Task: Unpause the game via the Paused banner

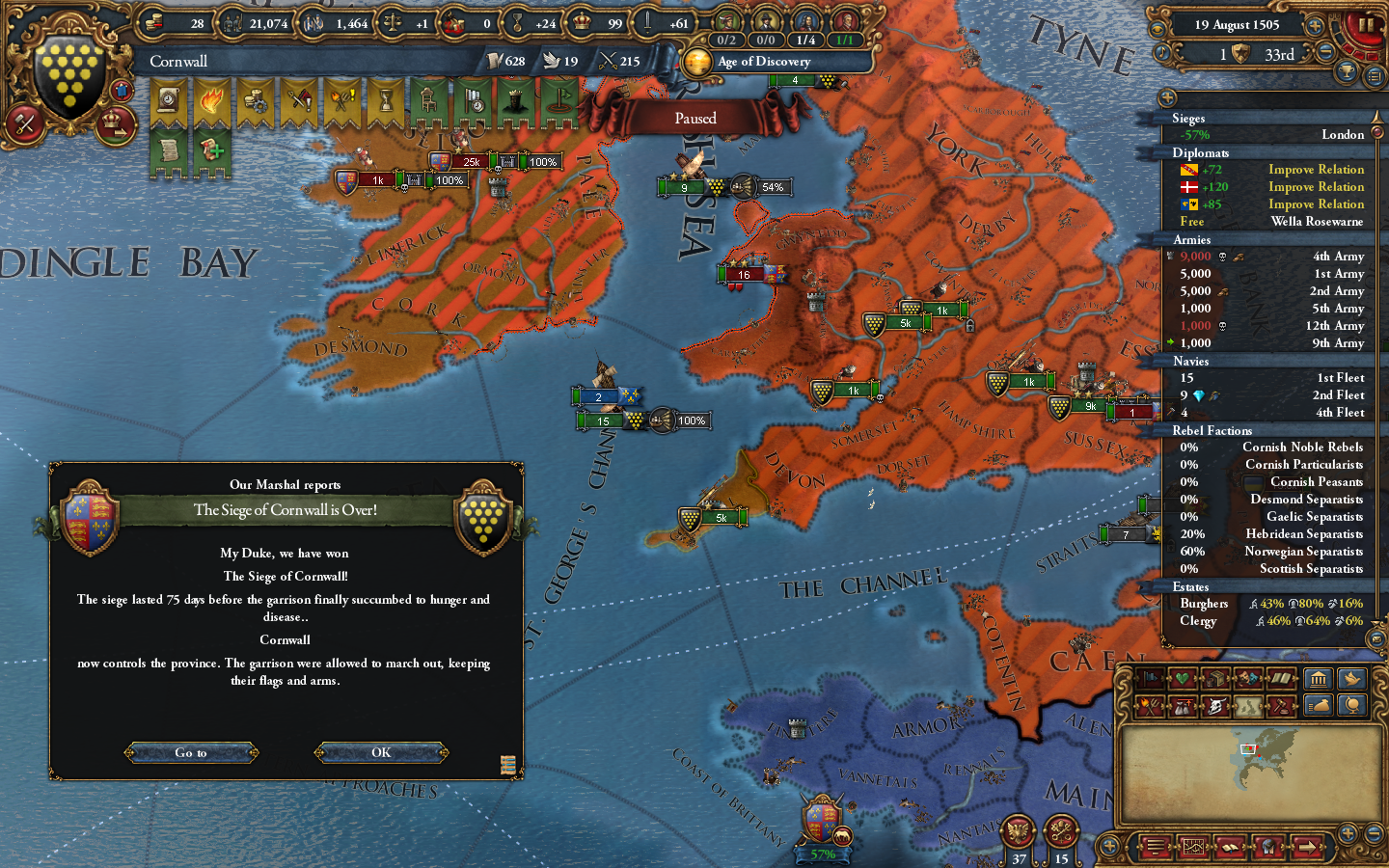Action: 694,117
